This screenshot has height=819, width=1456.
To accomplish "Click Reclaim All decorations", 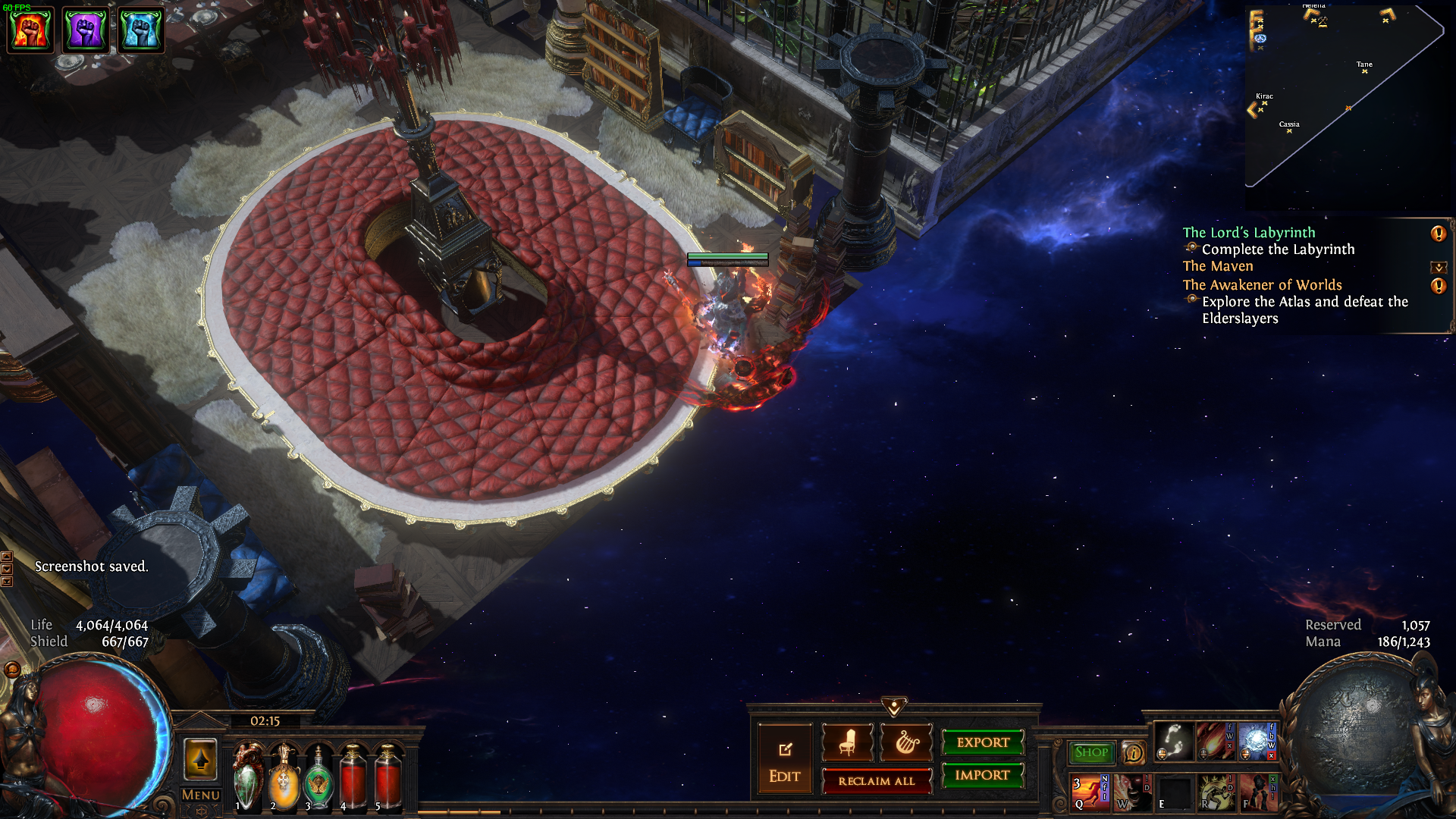I will pos(877,781).
